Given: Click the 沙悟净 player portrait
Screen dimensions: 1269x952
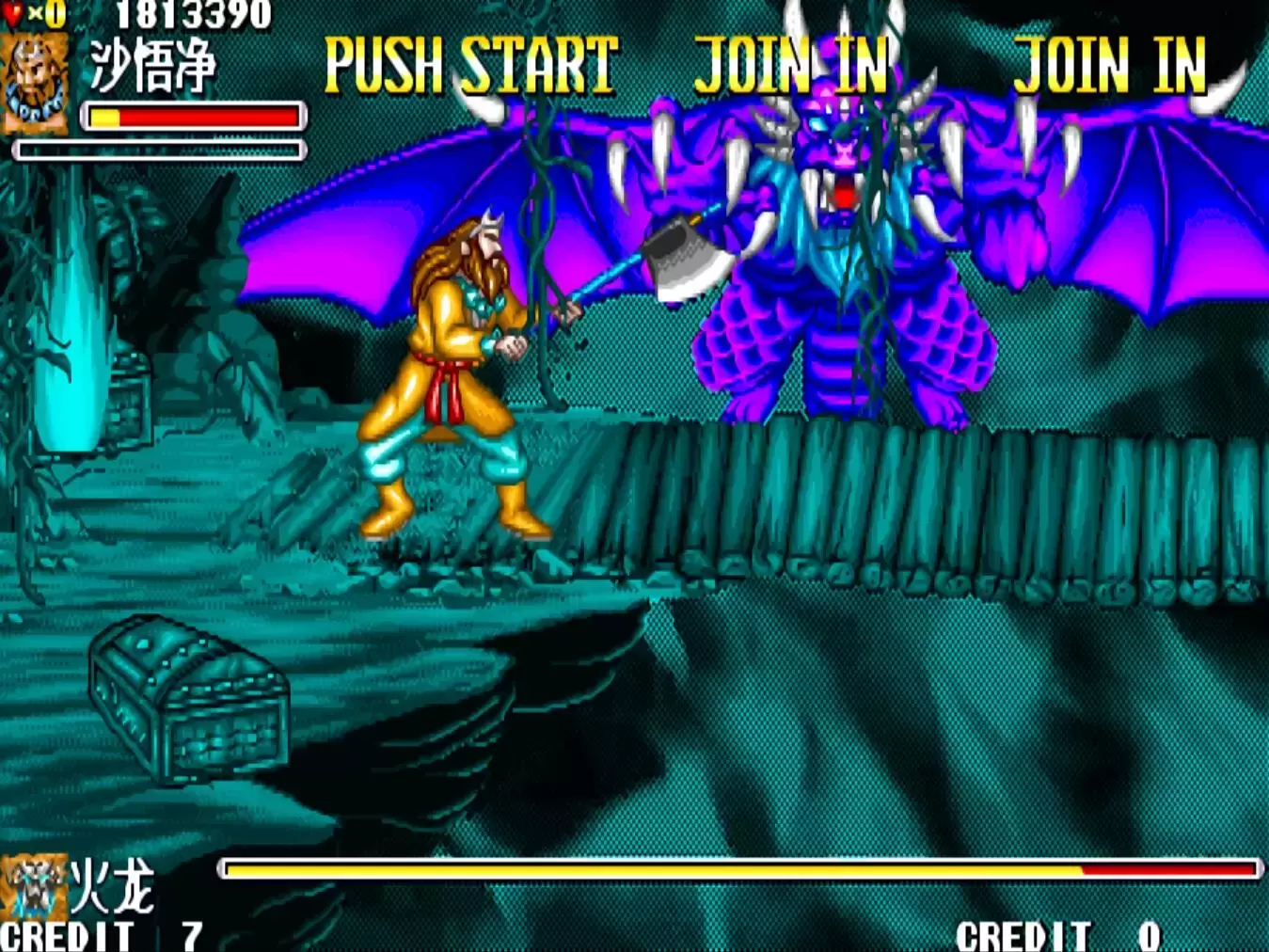Looking at the screenshot, I should pos(36,83).
